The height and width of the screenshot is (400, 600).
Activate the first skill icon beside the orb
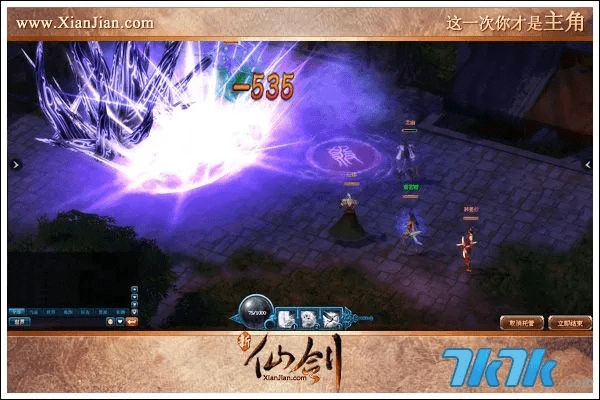point(286,318)
